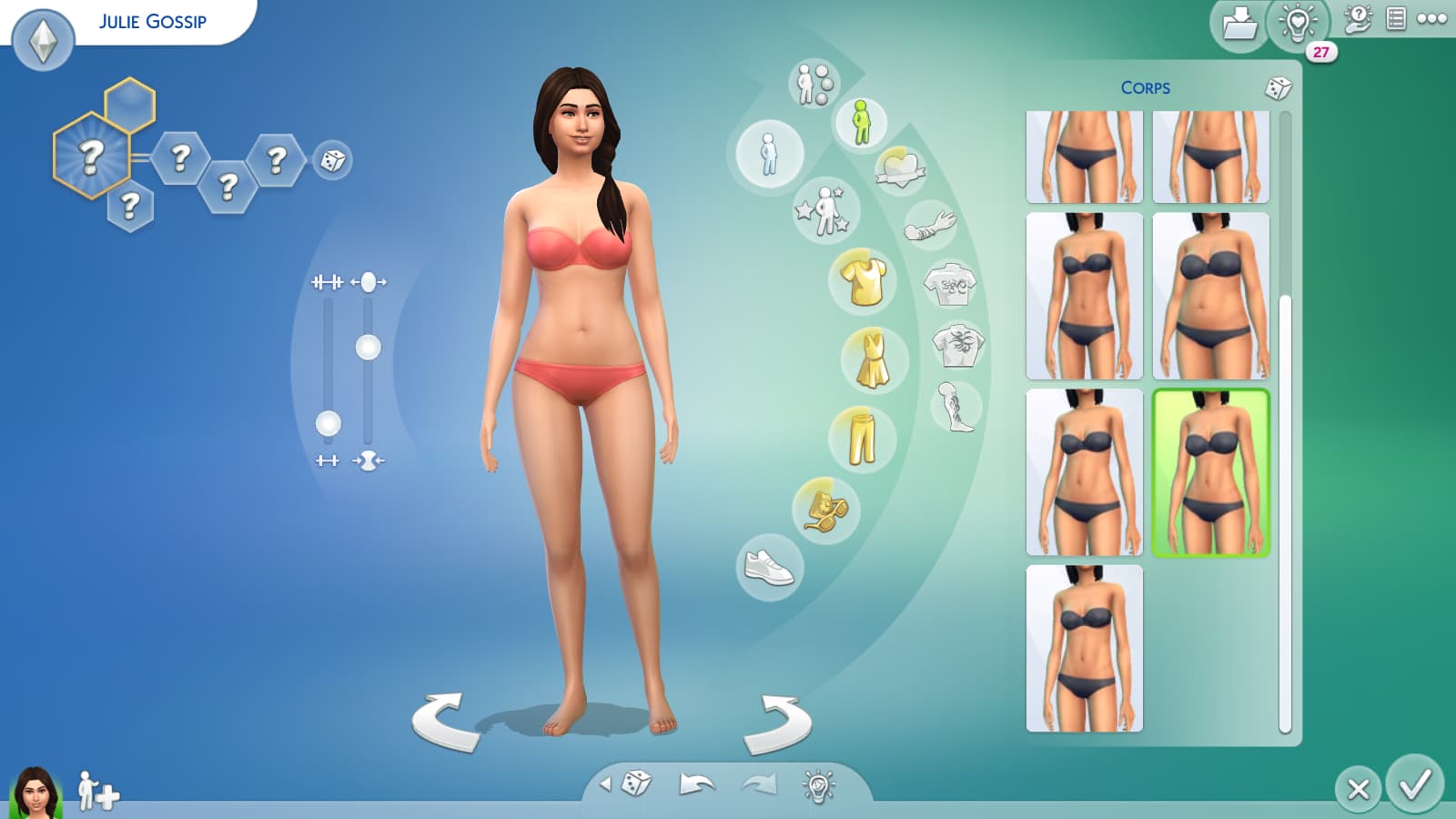1456x819 pixels.
Task: Rotate the Sim with the left arrow
Action: 445,722
